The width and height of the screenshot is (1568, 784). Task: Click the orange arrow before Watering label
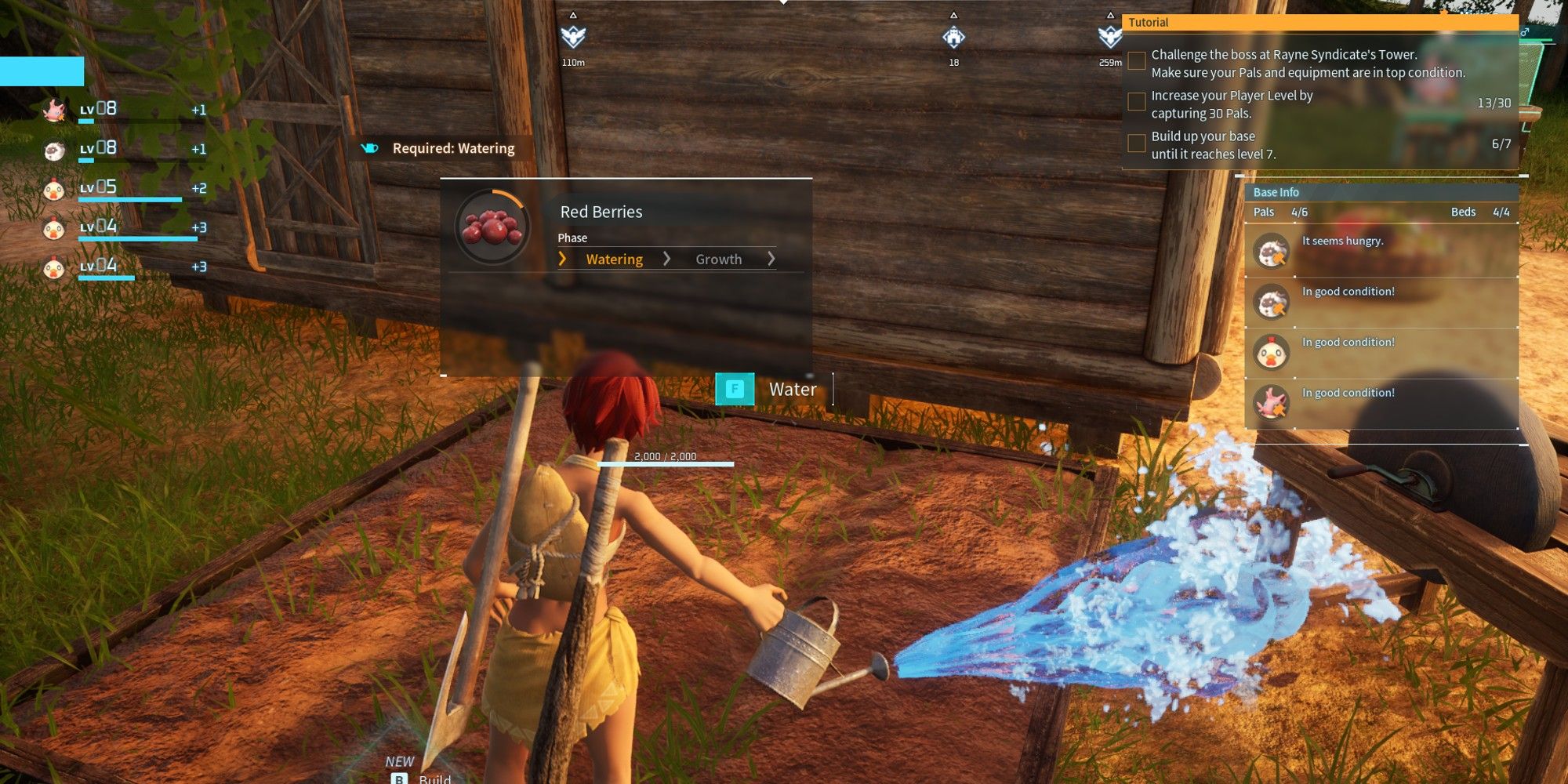tap(562, 258)
